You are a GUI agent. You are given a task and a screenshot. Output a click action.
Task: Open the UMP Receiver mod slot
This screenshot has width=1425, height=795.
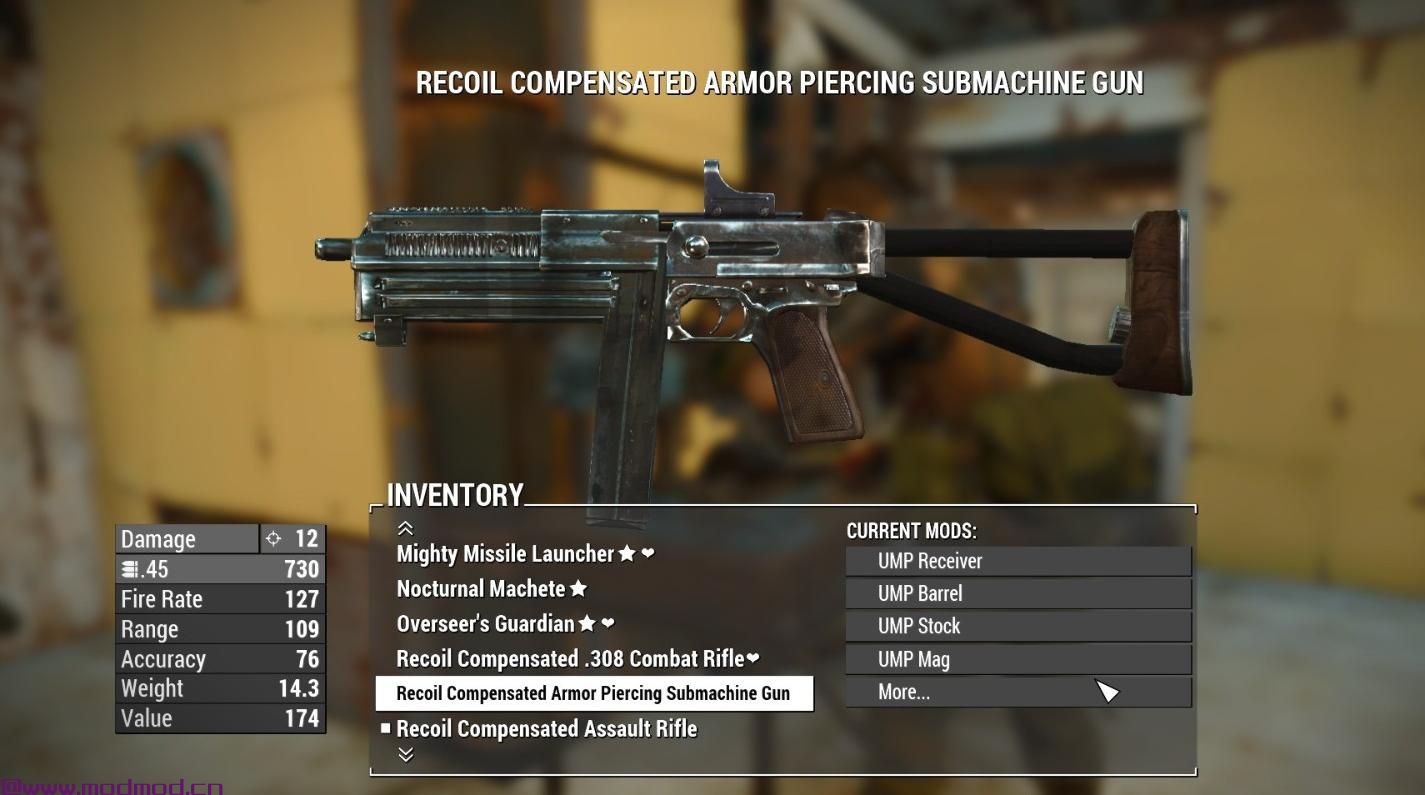point(1018,561)
